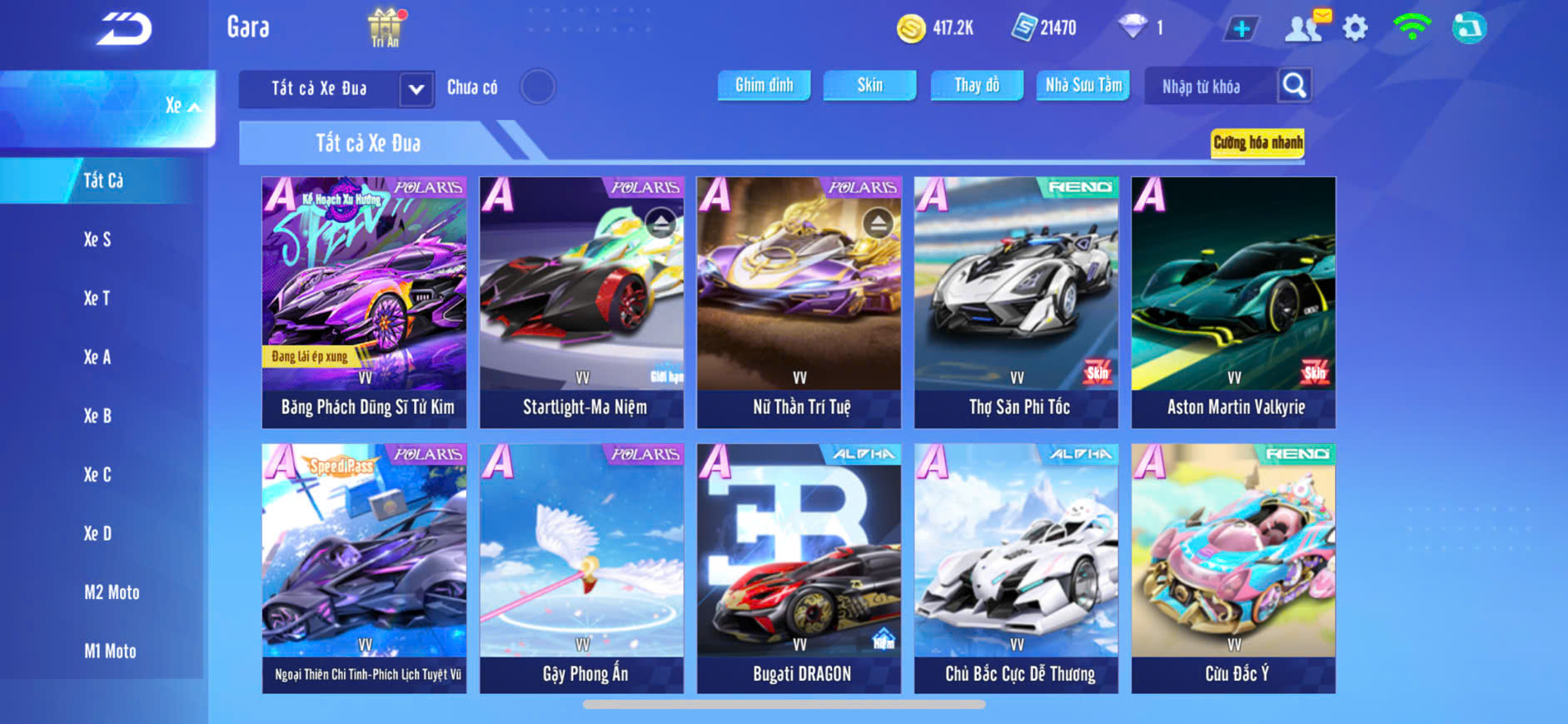This screenshot has height=724, width=1568.
Task: Add currency with the plus button
Action: (x=1241, y=28)
